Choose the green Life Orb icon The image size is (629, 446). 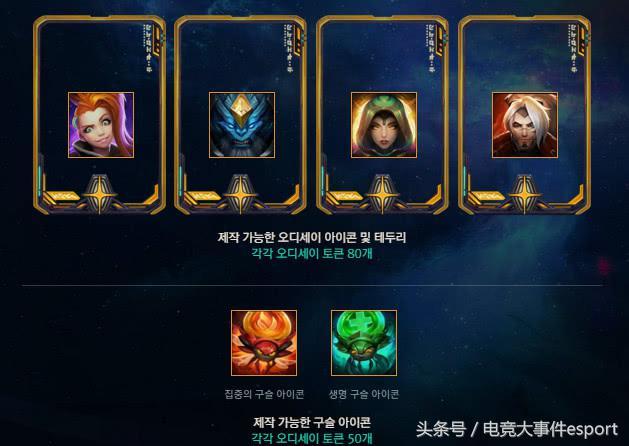[364, 343]
